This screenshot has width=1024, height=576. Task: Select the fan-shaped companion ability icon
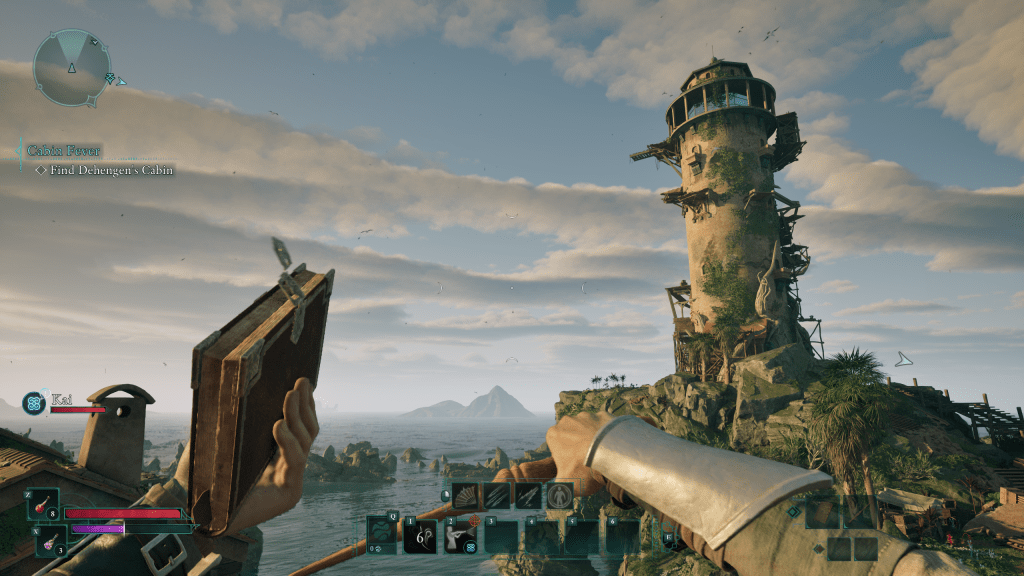[467, 494]
